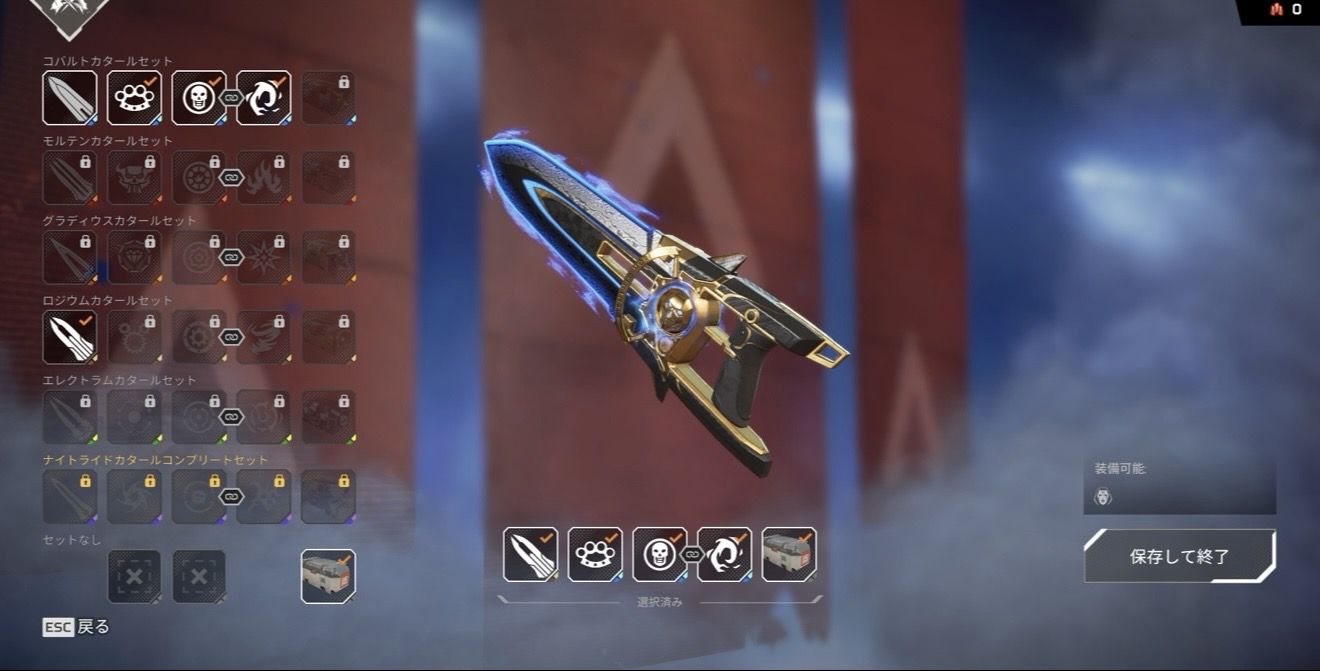Choose the brass knuckles in the Cobalt set row

click(x=134, y=98)
